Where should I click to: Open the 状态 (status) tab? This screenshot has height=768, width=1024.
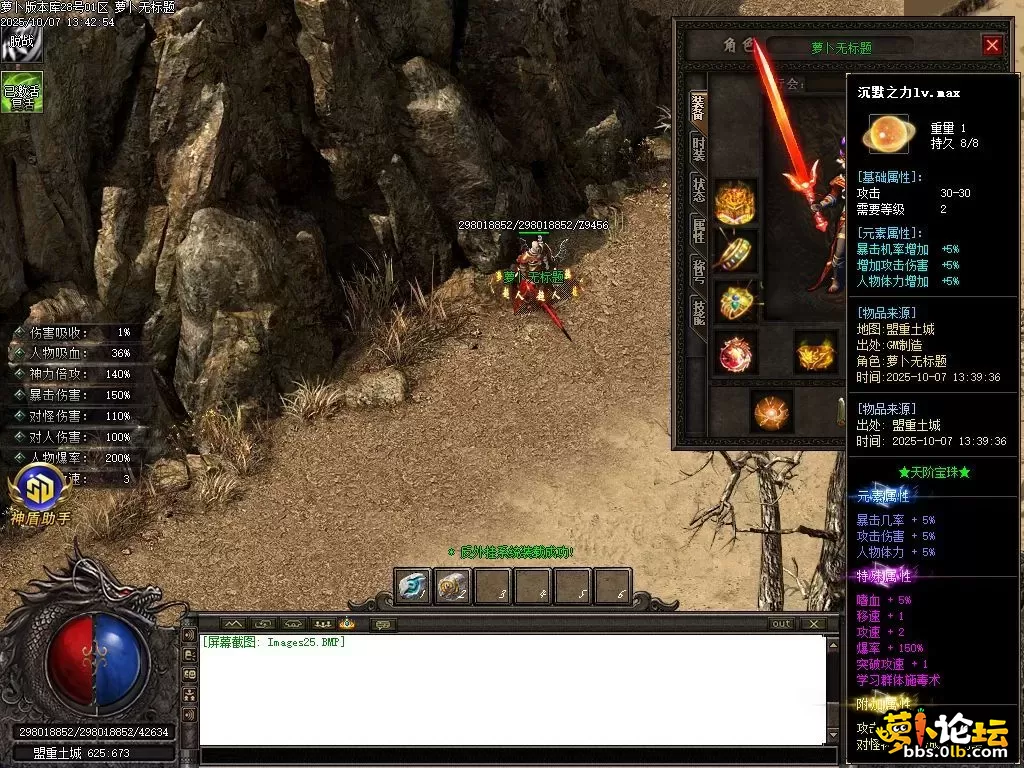pos(698,191)
